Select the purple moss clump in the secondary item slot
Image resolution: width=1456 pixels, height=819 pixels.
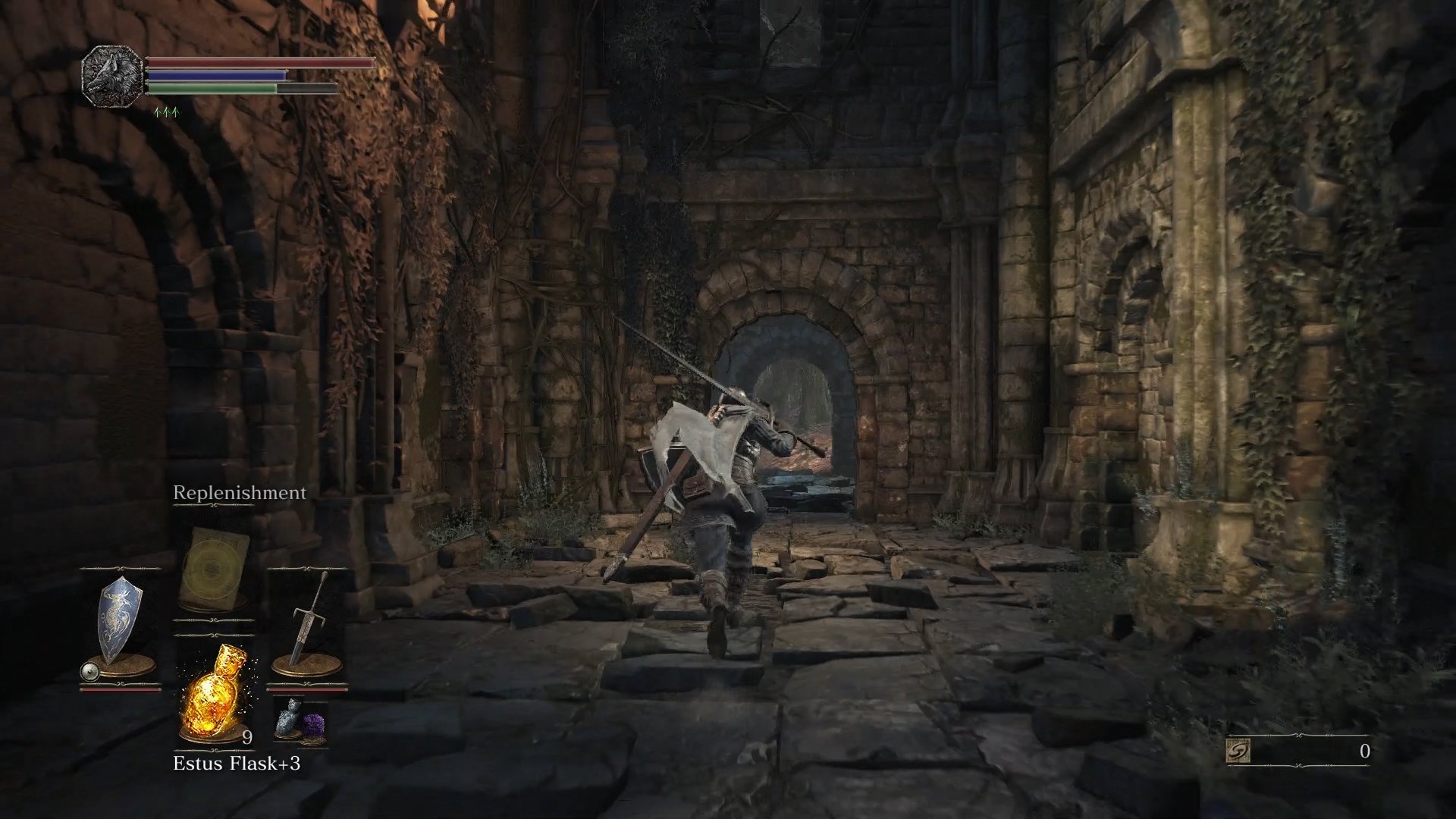(314, 722)
